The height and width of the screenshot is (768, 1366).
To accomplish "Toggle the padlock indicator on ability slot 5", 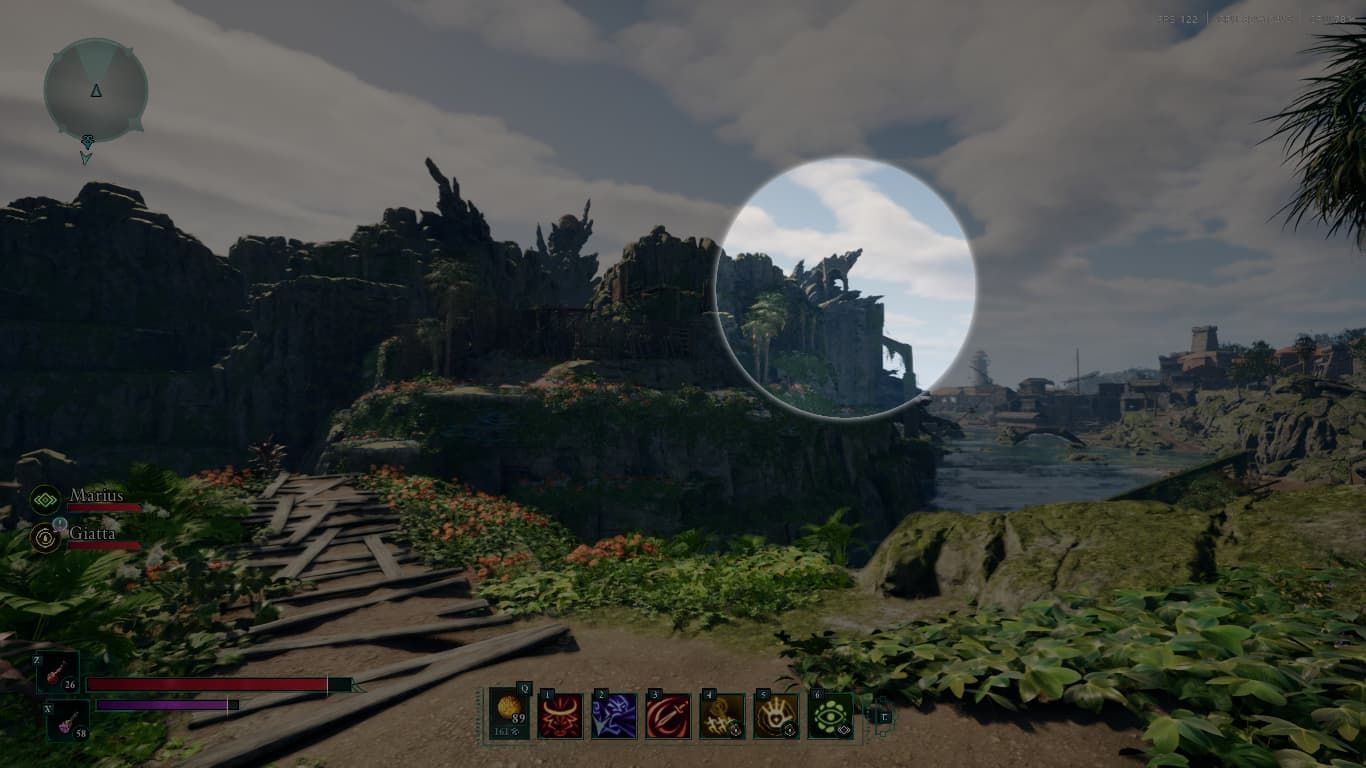I will click(x=790, y=728).
